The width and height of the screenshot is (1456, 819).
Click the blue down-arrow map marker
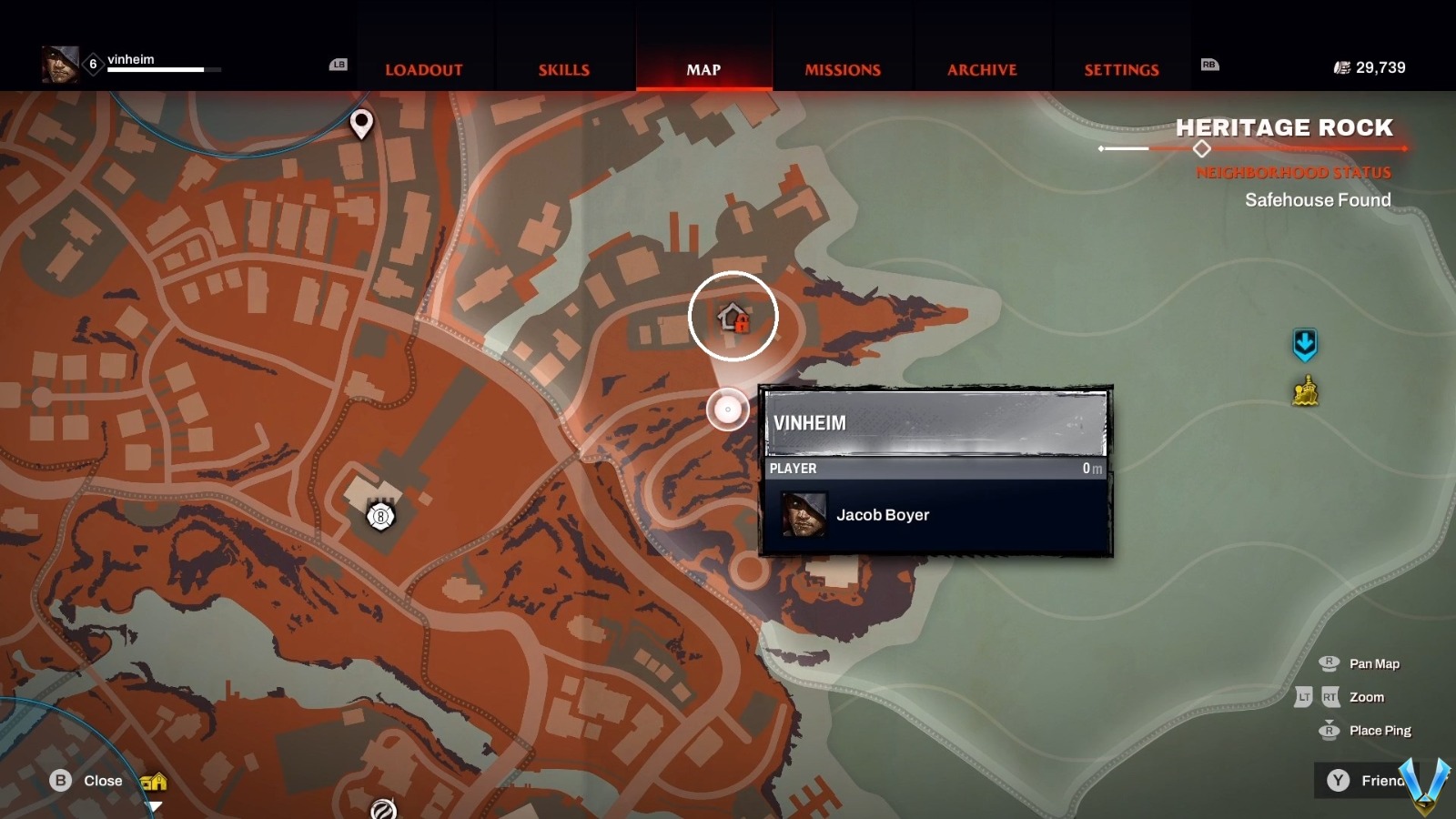click(x=1305, y=345)
